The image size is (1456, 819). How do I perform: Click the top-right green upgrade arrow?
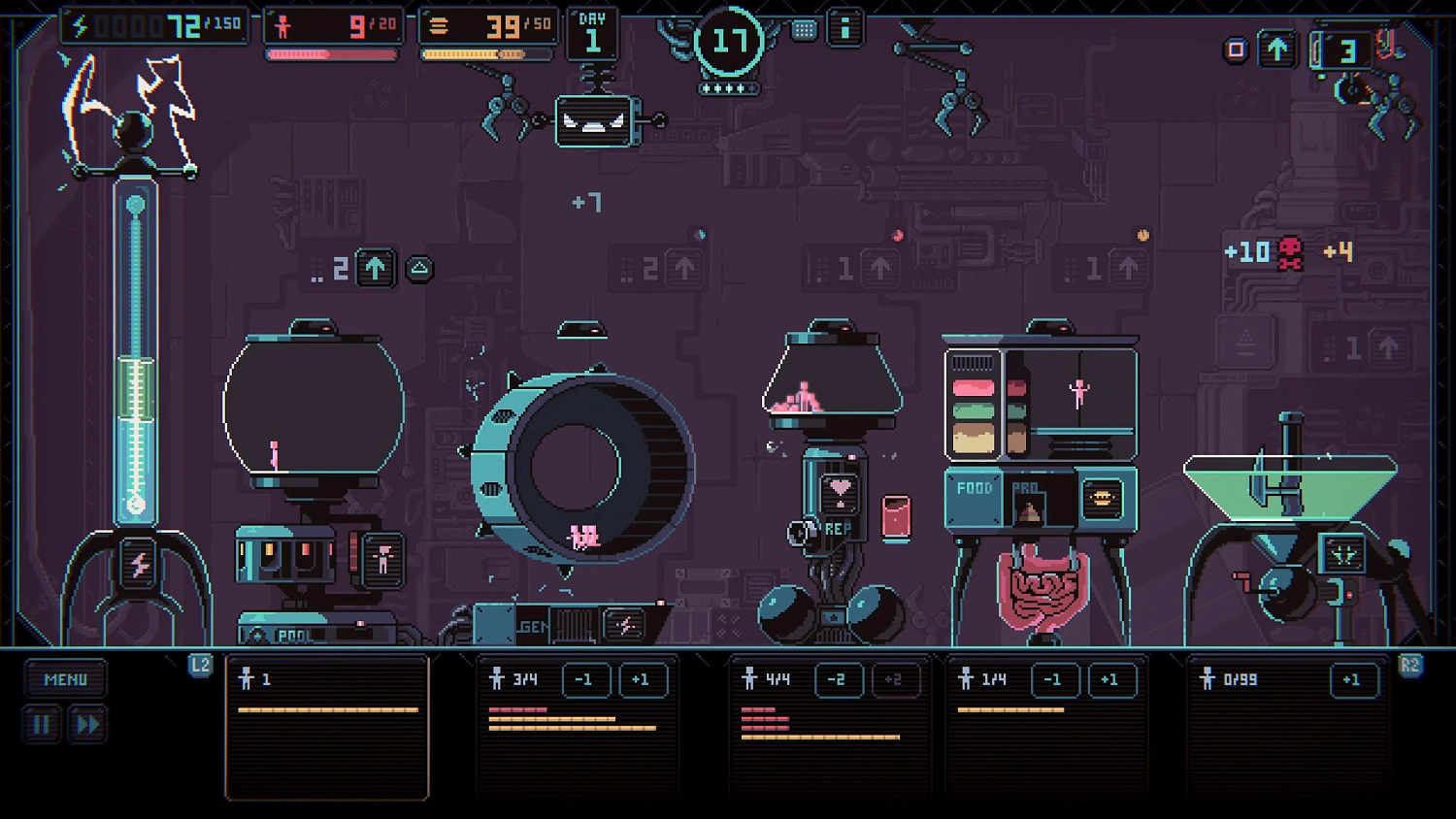pyautogui.click(x=1277, y=49)
